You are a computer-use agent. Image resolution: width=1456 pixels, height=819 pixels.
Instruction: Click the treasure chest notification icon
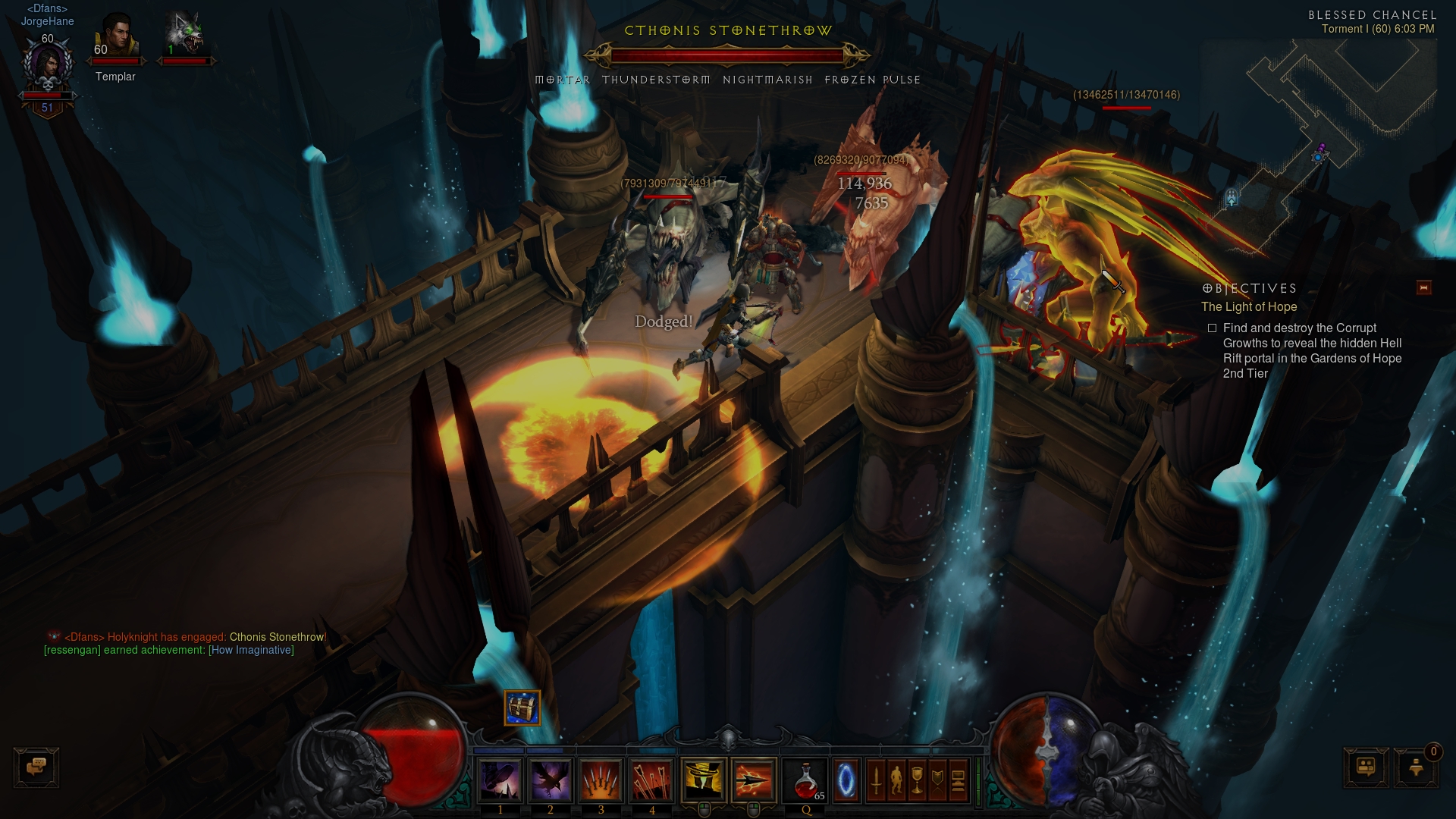click(522, 708)
